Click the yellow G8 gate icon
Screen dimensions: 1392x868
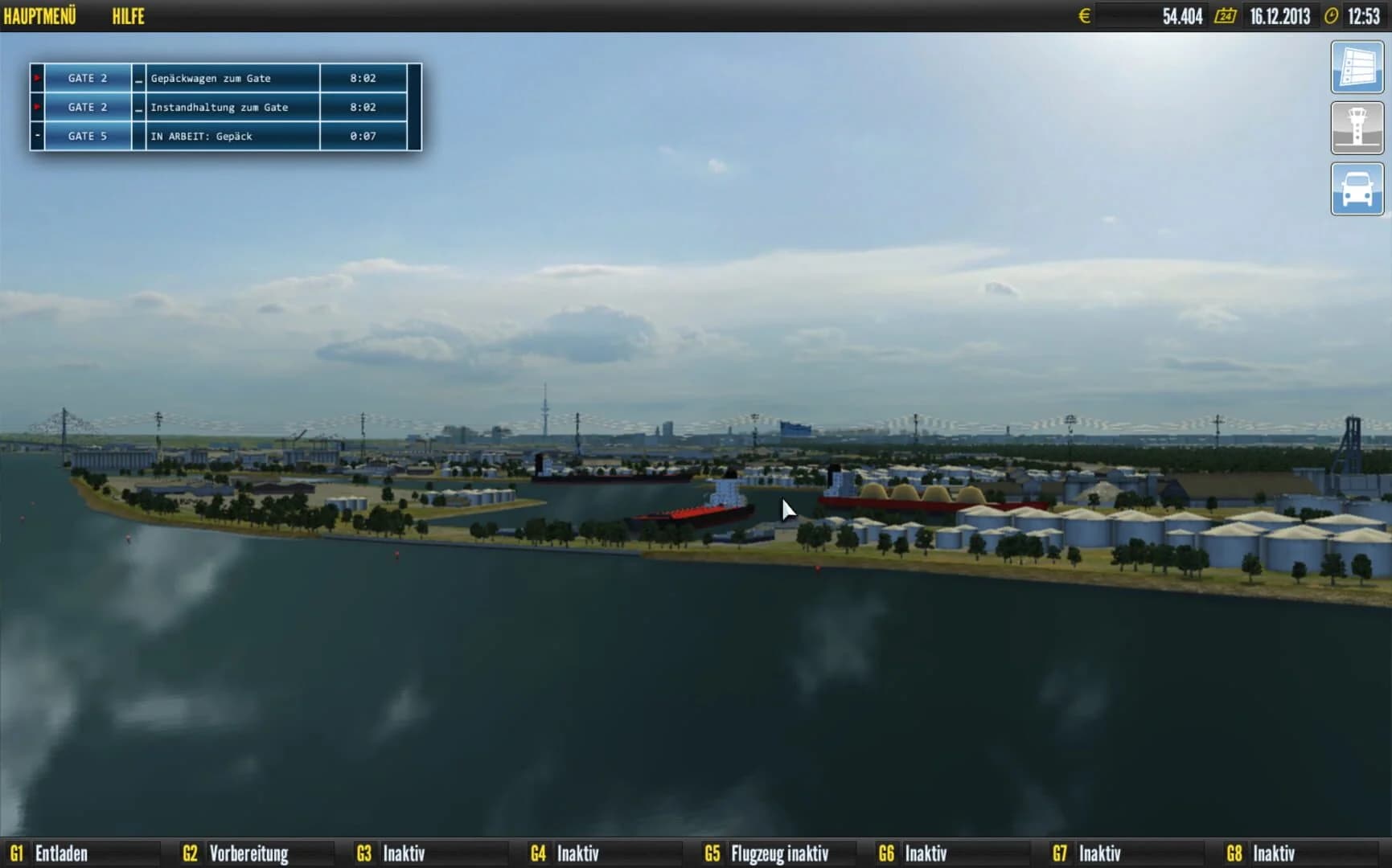point(1235,854)
